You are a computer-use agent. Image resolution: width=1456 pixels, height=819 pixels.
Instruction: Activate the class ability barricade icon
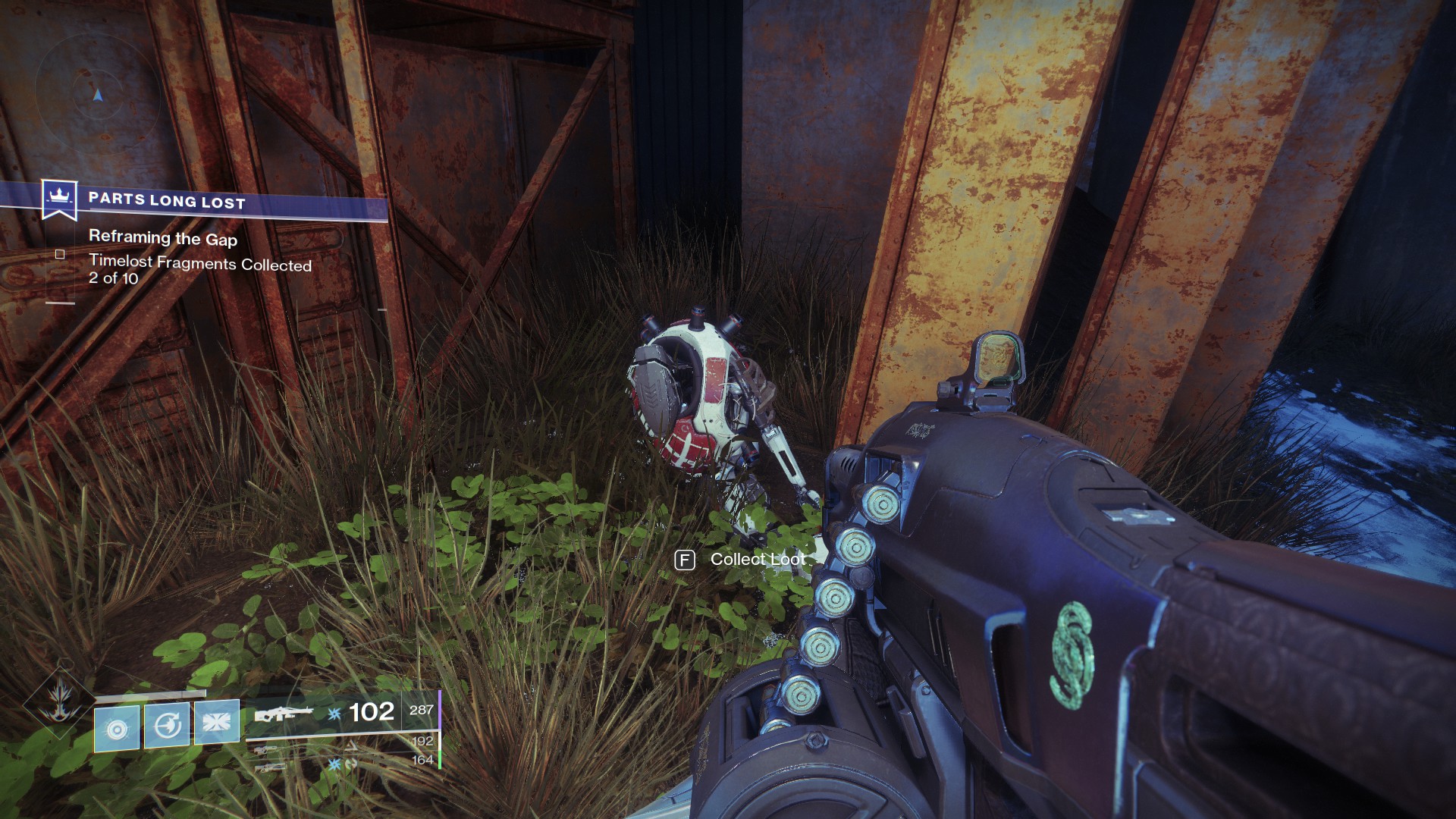[x=217, y=720]
